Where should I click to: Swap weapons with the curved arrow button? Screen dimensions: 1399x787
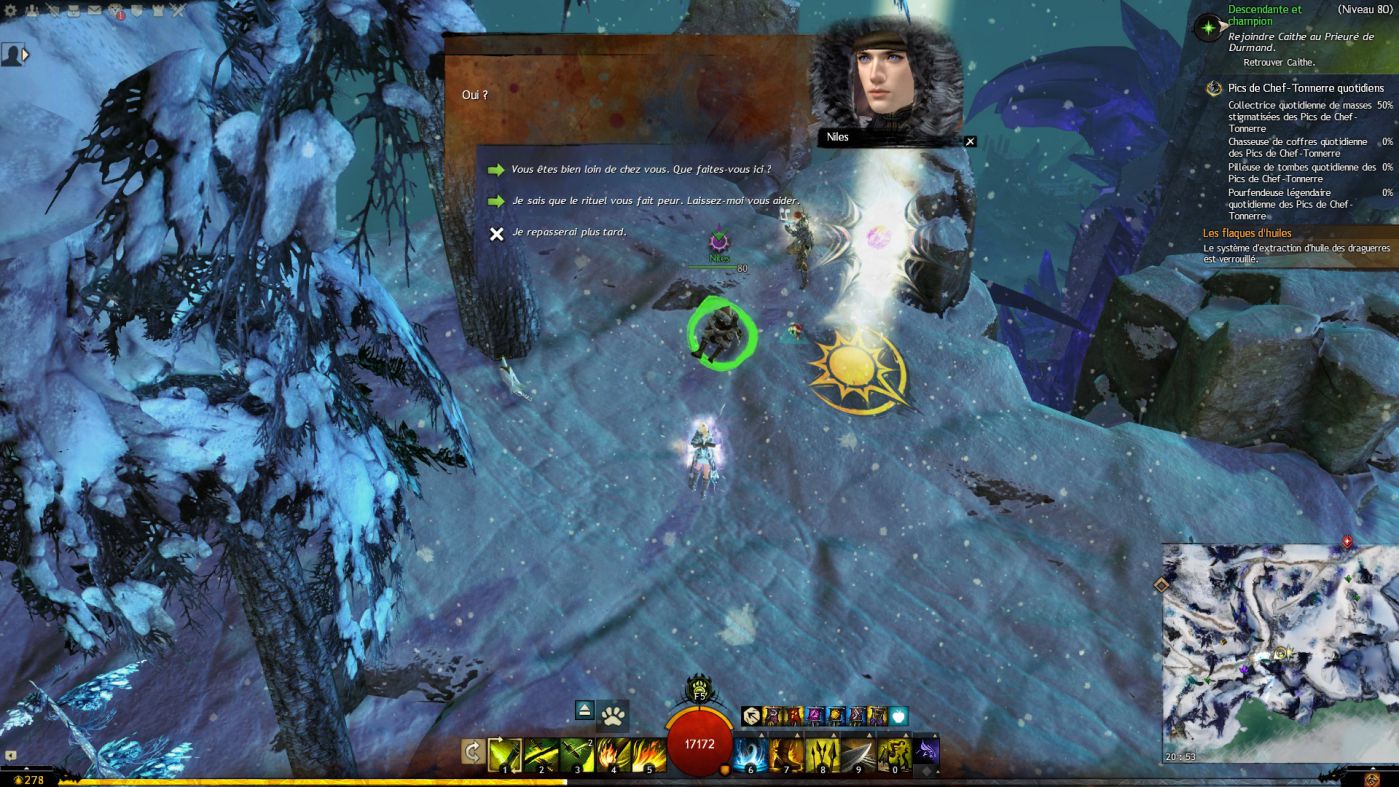[472, 752]
